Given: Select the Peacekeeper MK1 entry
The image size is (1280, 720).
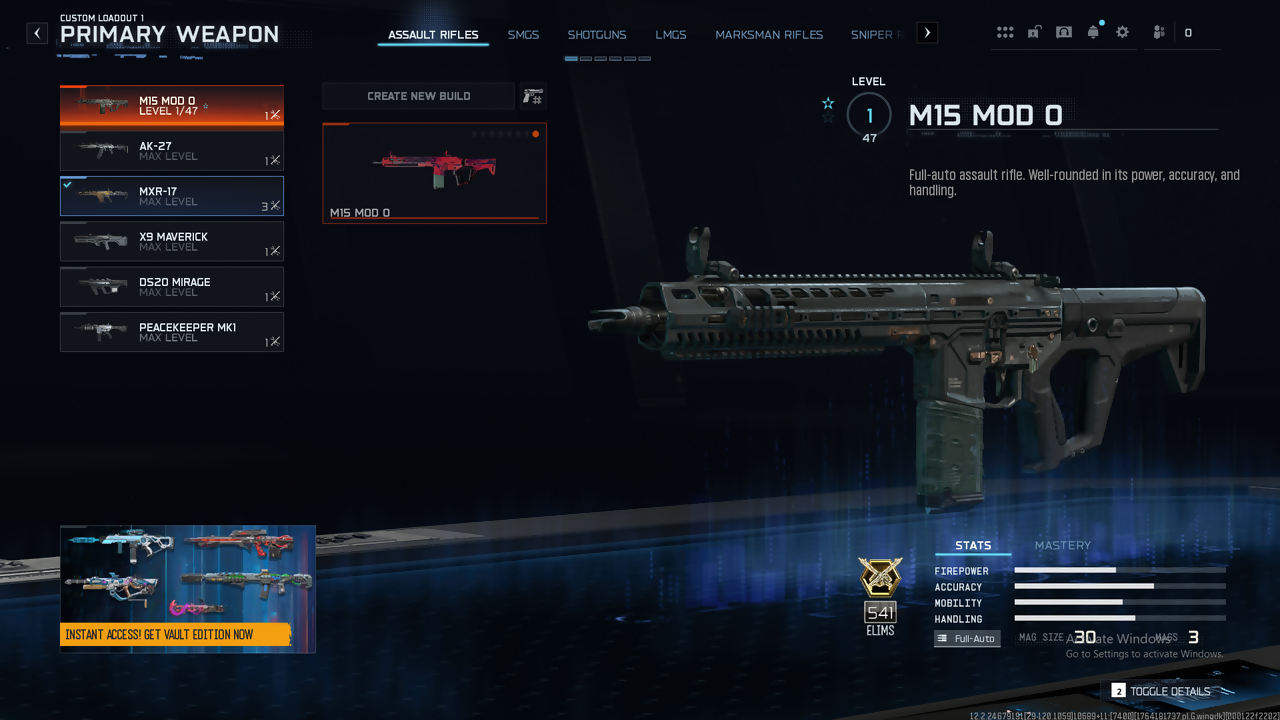Looking at the screenshot, I should pyautogui.click(x=172, y=332).
